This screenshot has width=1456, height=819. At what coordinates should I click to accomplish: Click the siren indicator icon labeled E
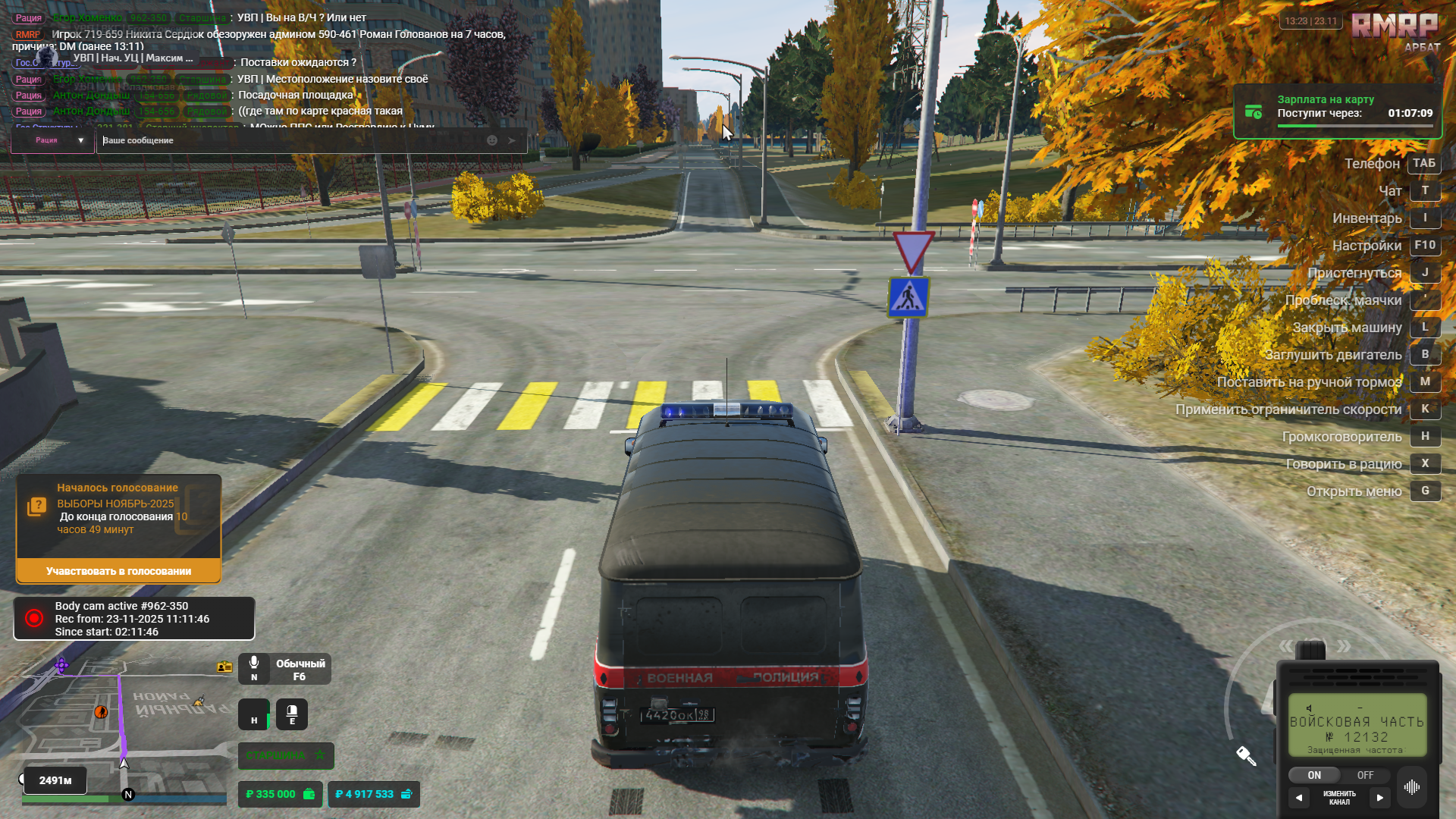292,714
